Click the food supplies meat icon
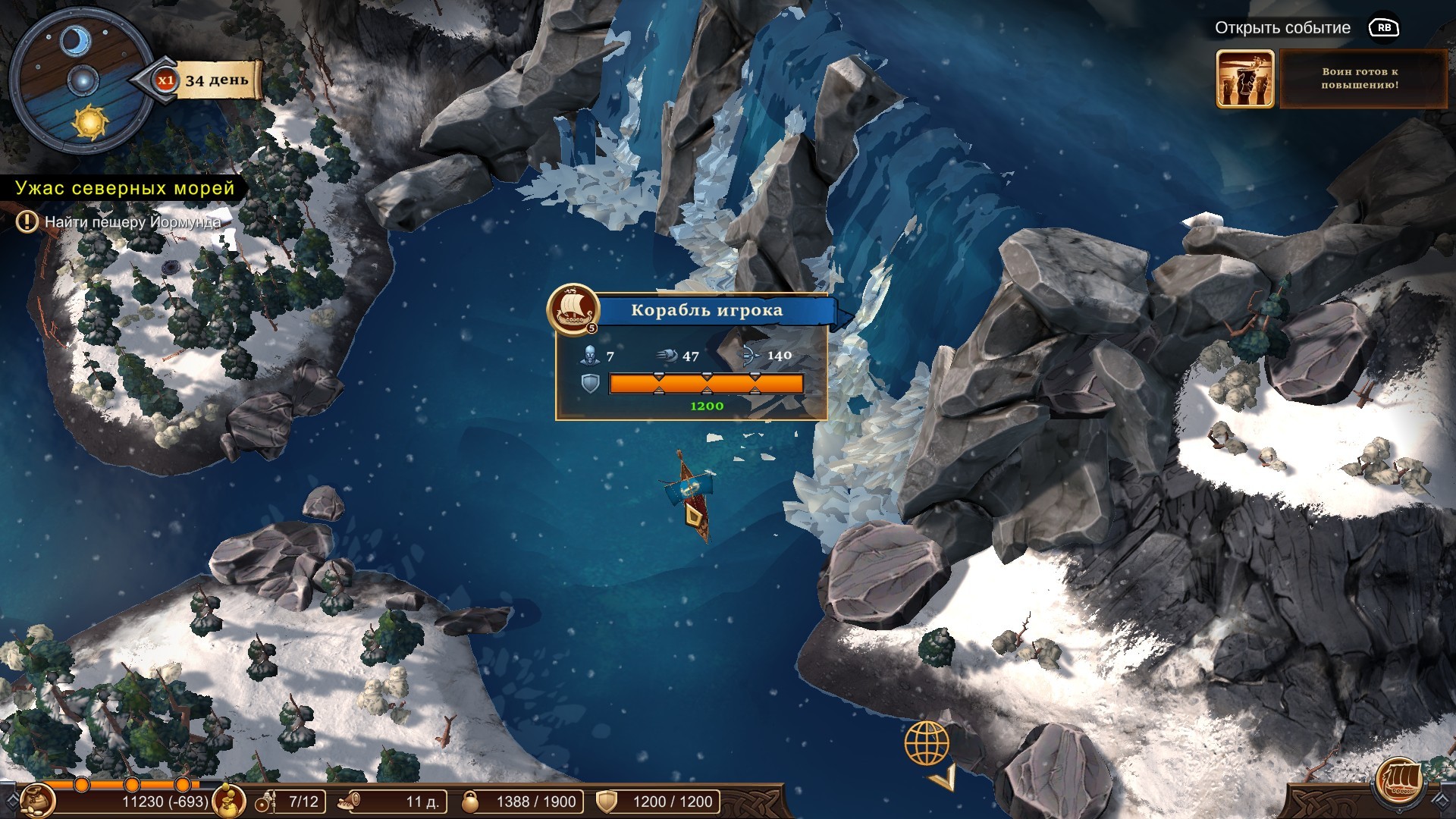1456x819 pixels. tap(350, 802)
